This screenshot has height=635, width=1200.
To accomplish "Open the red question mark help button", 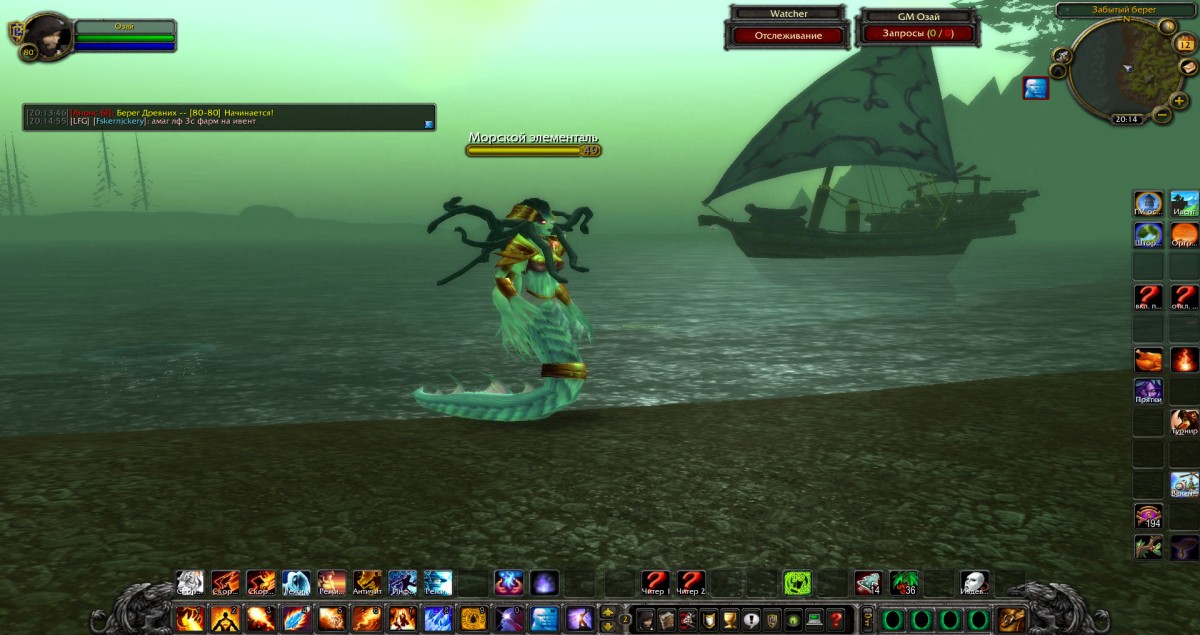I will [836, 619].
